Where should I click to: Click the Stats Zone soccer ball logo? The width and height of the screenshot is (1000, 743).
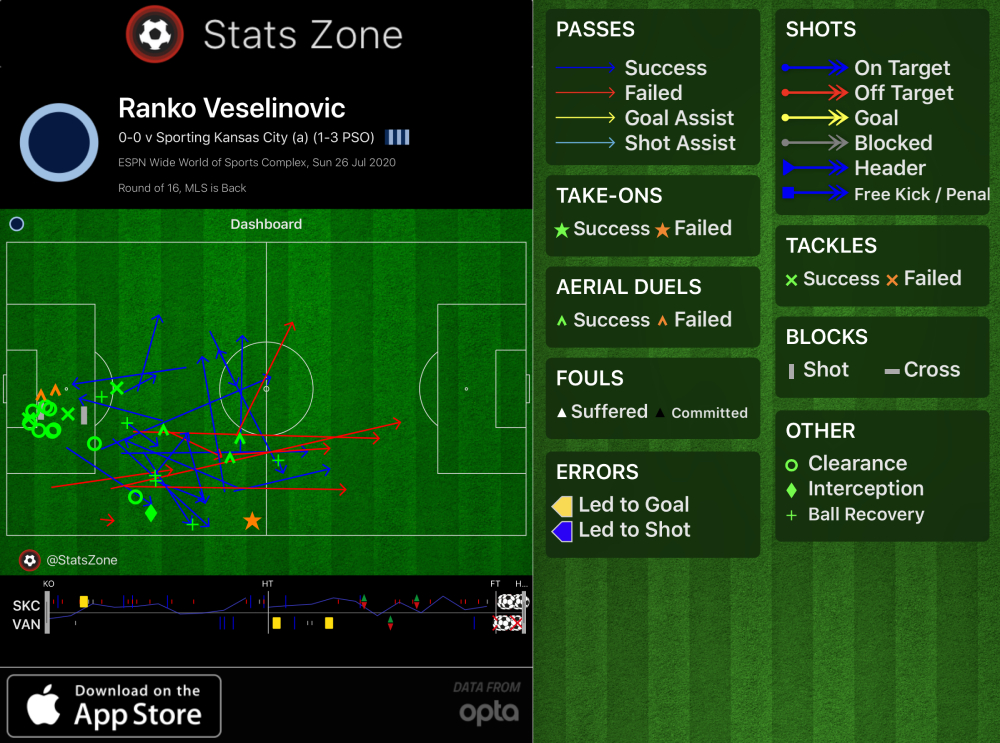154,35
